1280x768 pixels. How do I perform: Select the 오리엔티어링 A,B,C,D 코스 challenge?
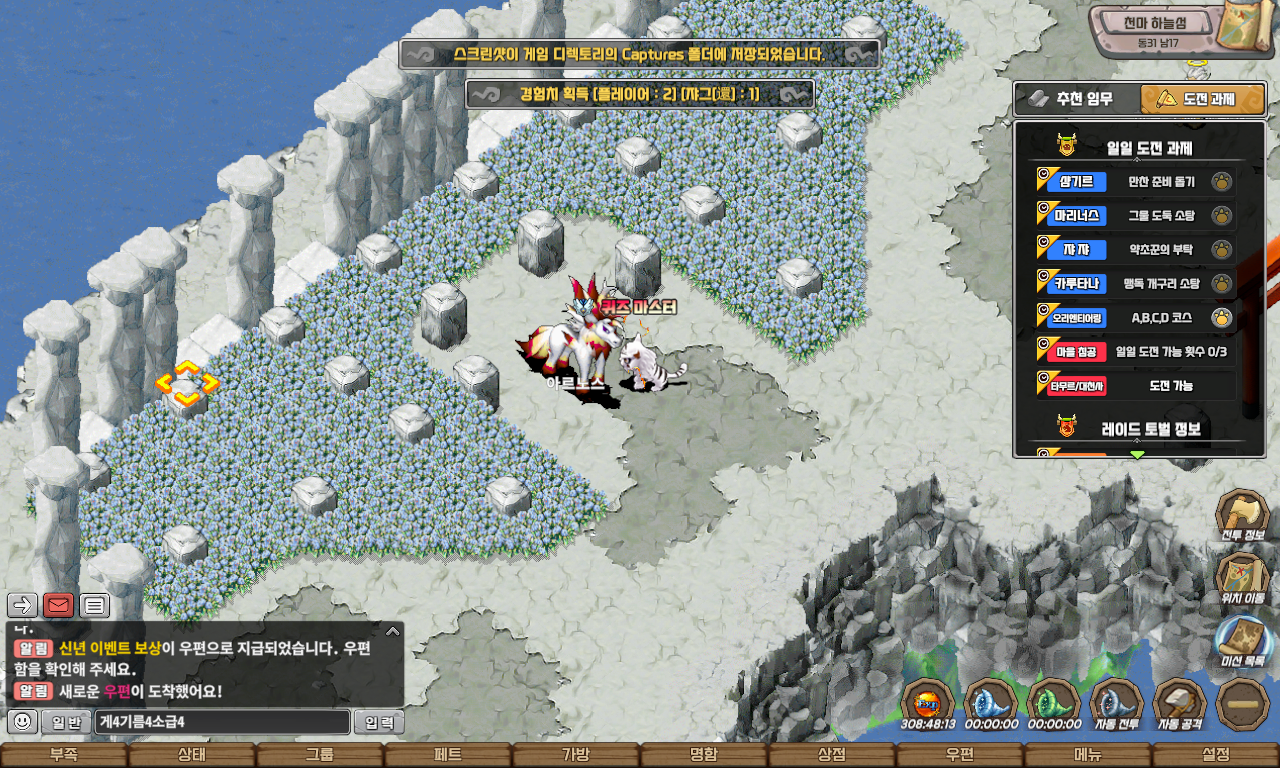coord(1136,318)
